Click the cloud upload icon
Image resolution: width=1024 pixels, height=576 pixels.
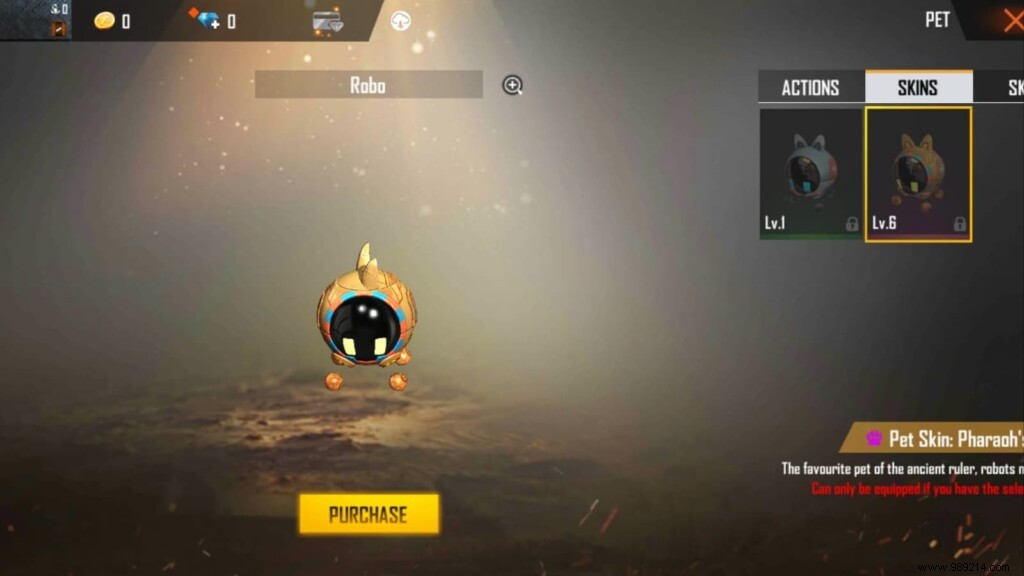(x=401, y=21)
